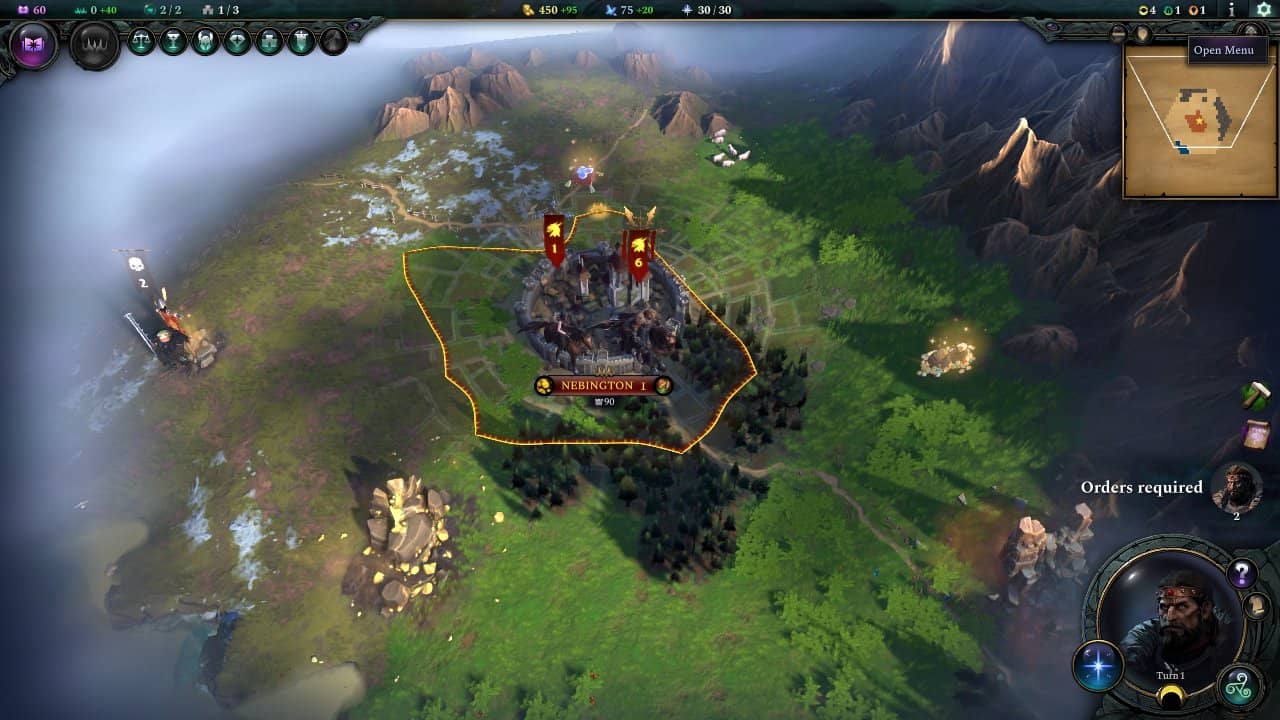Open the crown-shaped empire development button
The height and width of the screenshot is (720, 1280).
[x=94, y=45]
